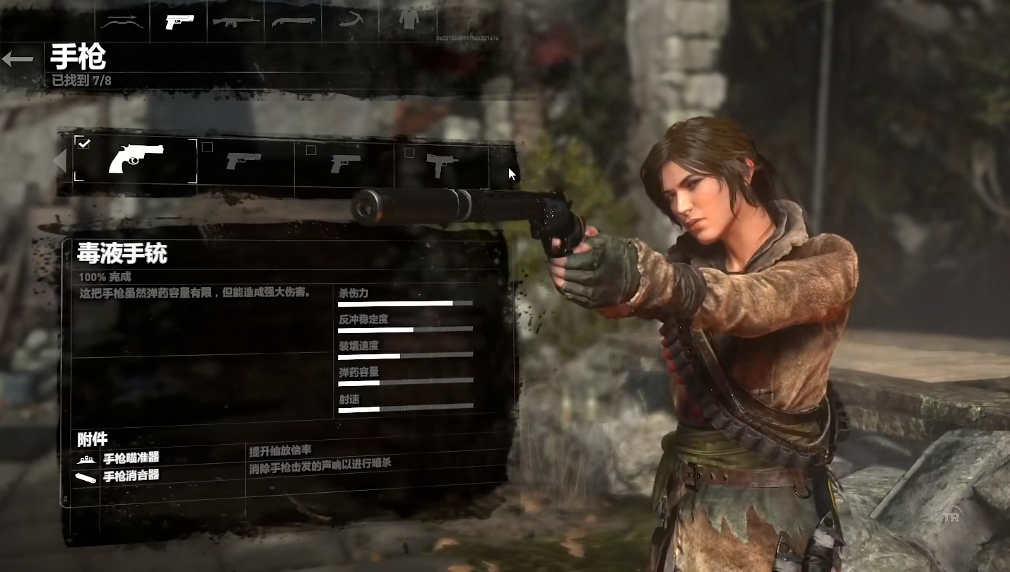1010x572 pixels.
Task: Switch to the shotgun tab
Action: pyautogui.click(x=293, y=20)
